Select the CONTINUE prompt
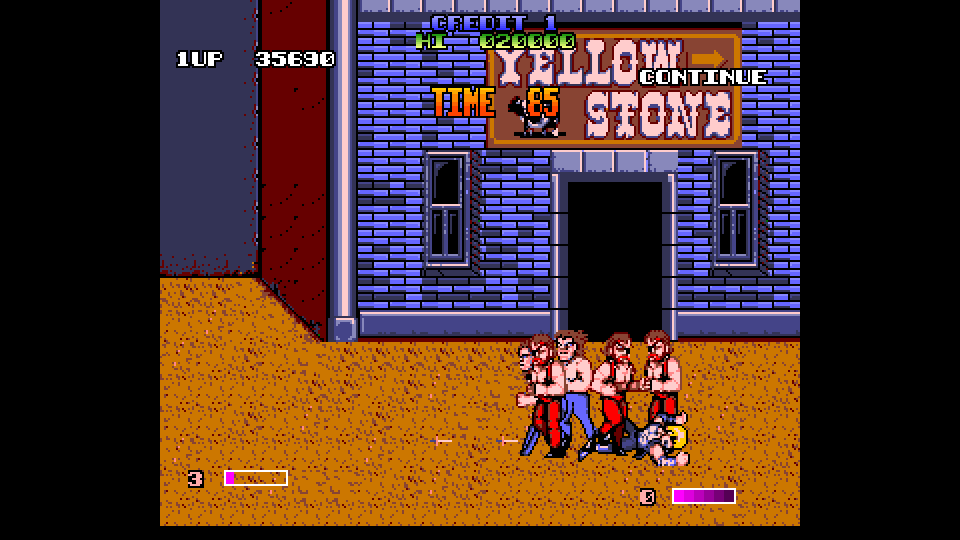The image size is (960, 540). (x=704, y=77)
